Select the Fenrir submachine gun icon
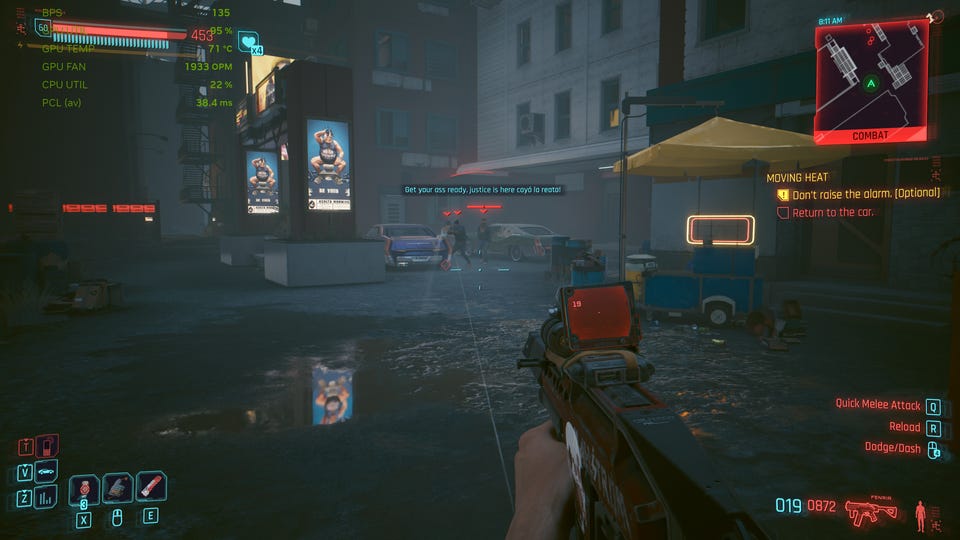The image size is (960, 540). click(x=870, y=513)
